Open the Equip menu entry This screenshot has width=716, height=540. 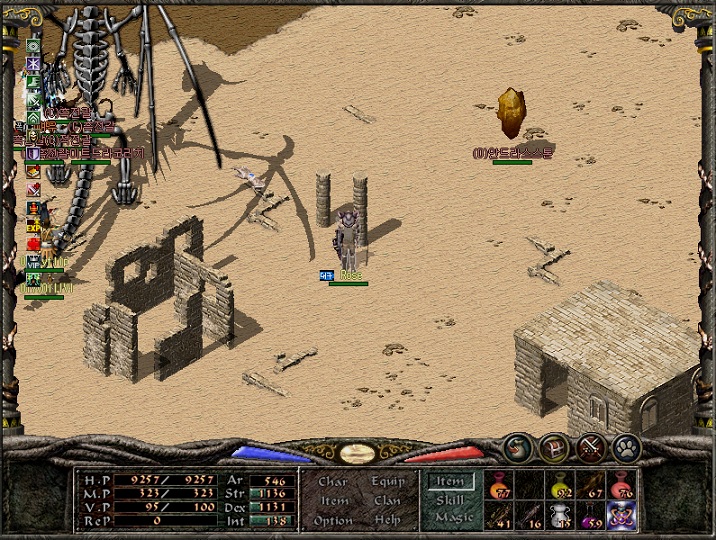tap(388, 482)
